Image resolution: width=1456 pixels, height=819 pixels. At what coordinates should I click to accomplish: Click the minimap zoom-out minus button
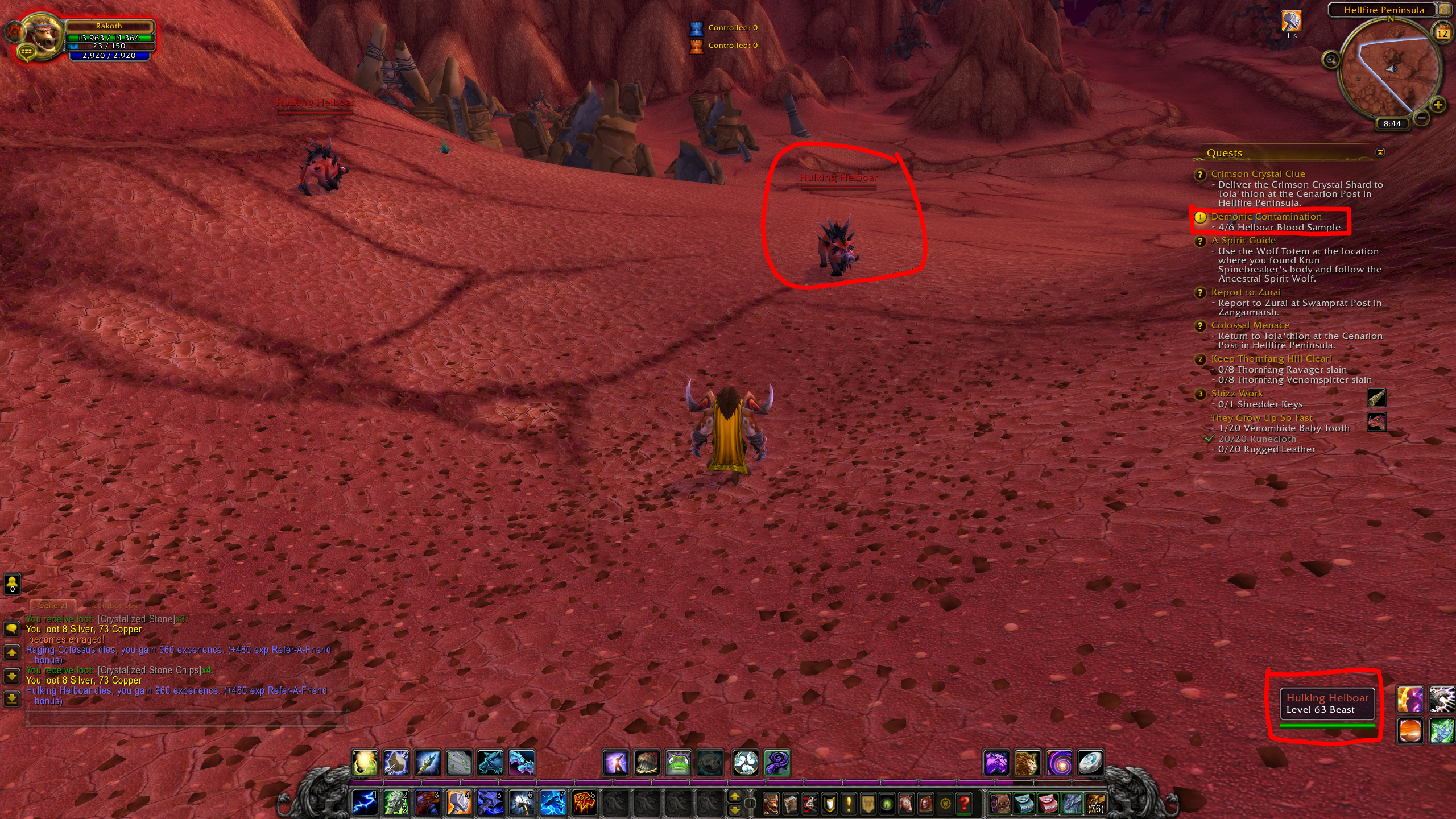[x=1421, y=118]
